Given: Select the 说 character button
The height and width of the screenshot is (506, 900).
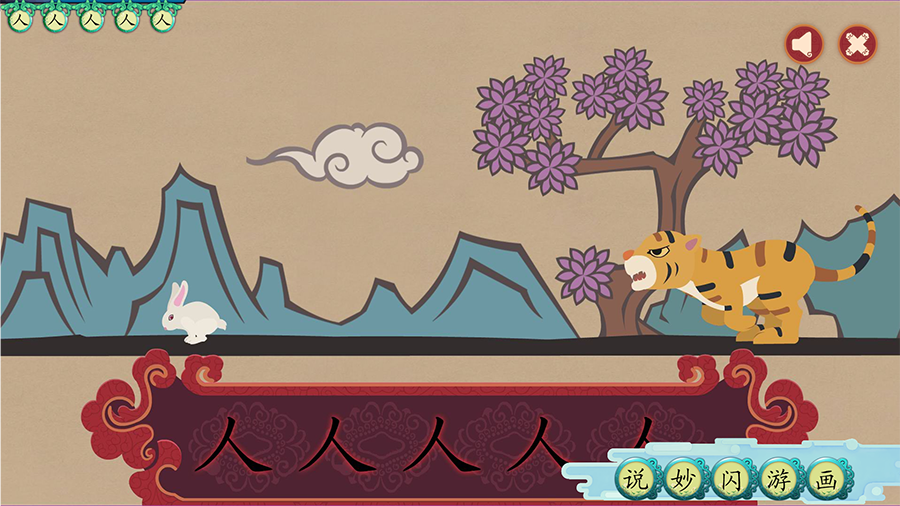Looking at the screenshot, I should [635, 479].
